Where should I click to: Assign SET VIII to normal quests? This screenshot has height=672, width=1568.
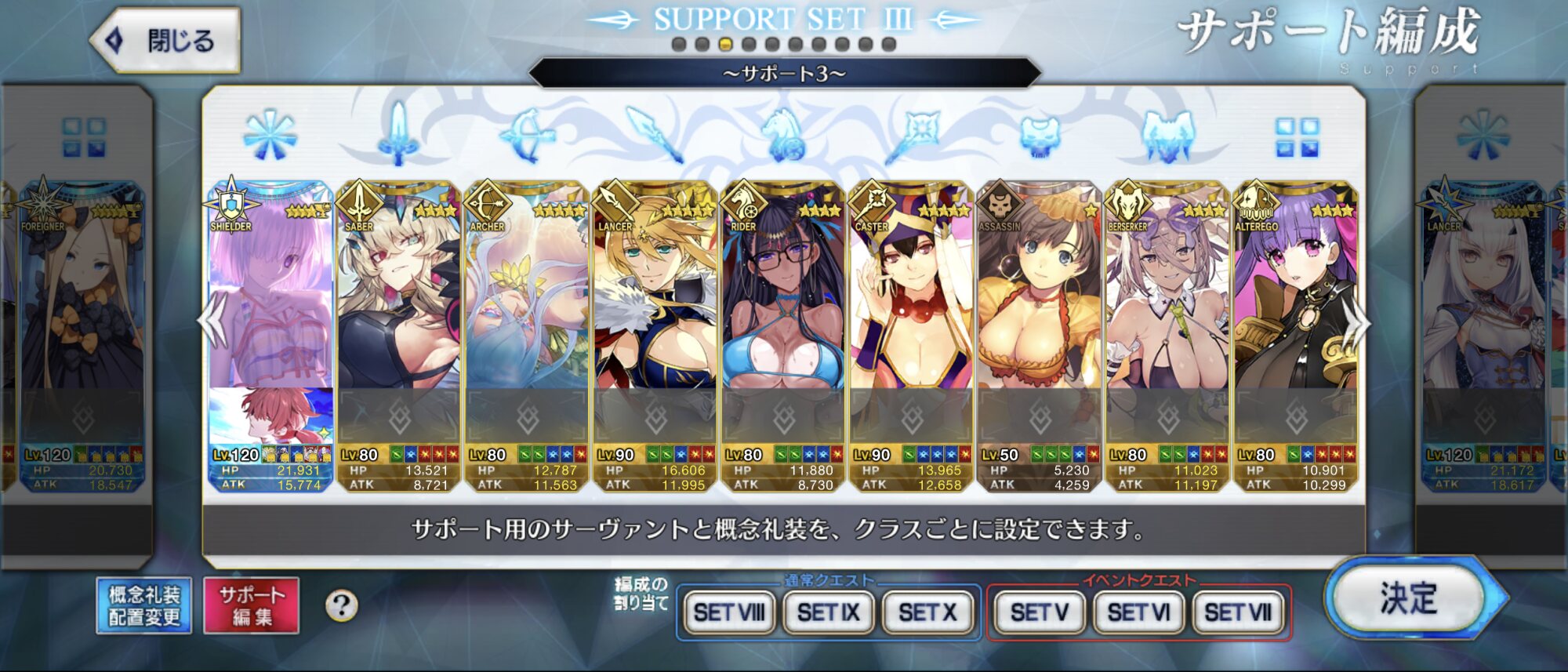tap(729, 612)
